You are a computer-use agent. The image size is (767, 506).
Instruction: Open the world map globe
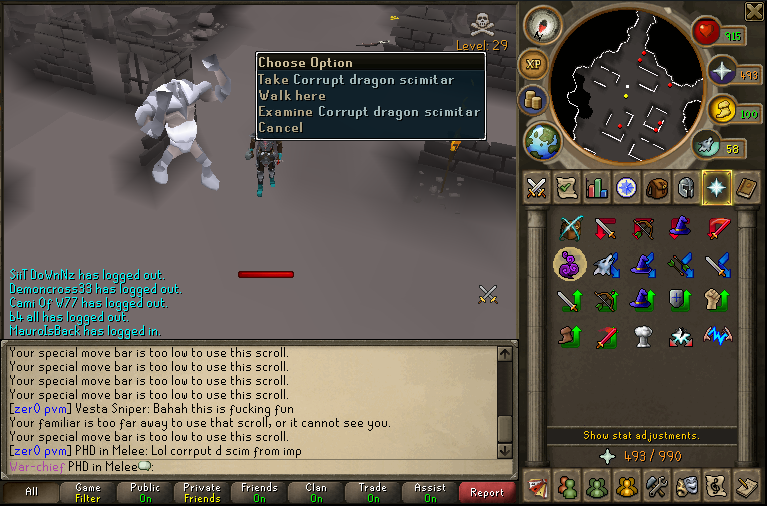click(543, 140)
